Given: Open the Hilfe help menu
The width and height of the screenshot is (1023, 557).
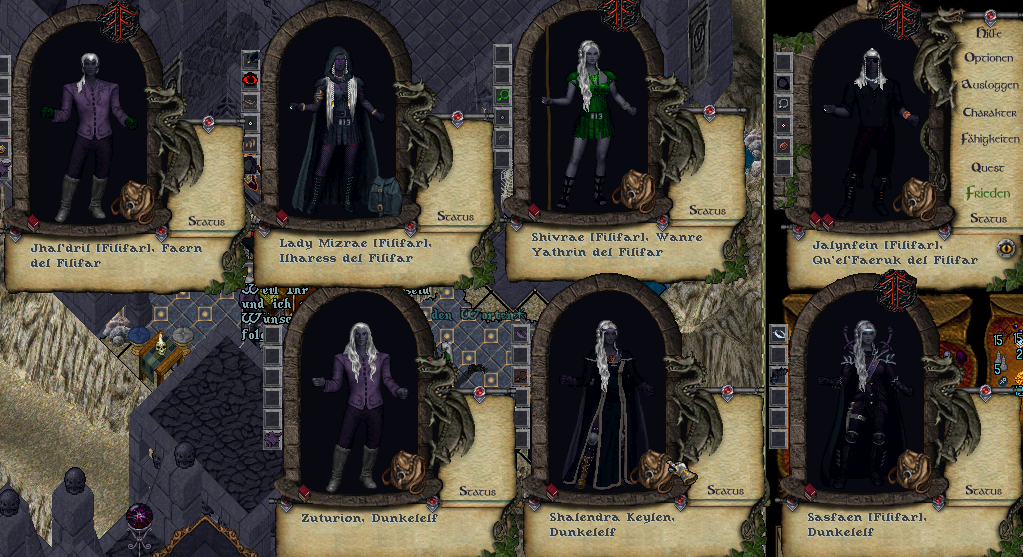Looking at the screenshot, I should [x=988, y=33].
